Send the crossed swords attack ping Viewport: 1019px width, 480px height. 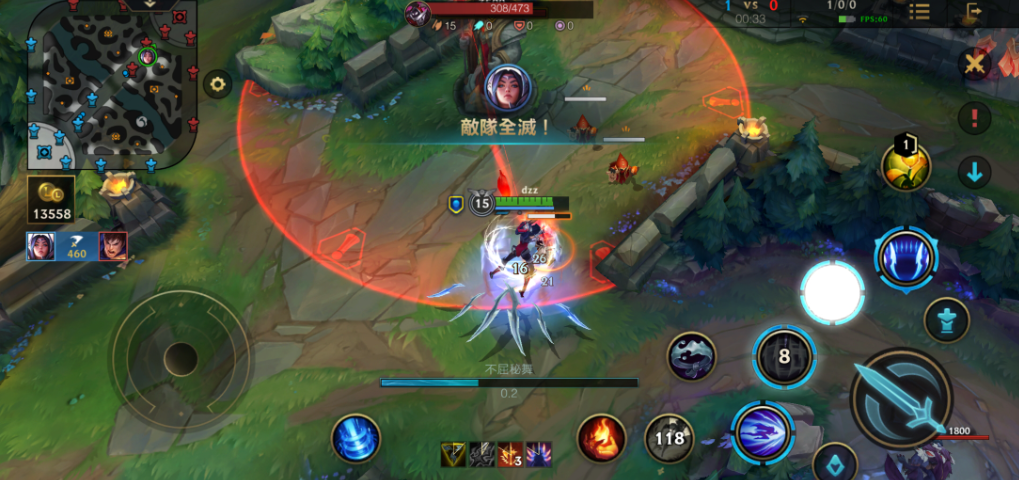click(x=973, y=65)
